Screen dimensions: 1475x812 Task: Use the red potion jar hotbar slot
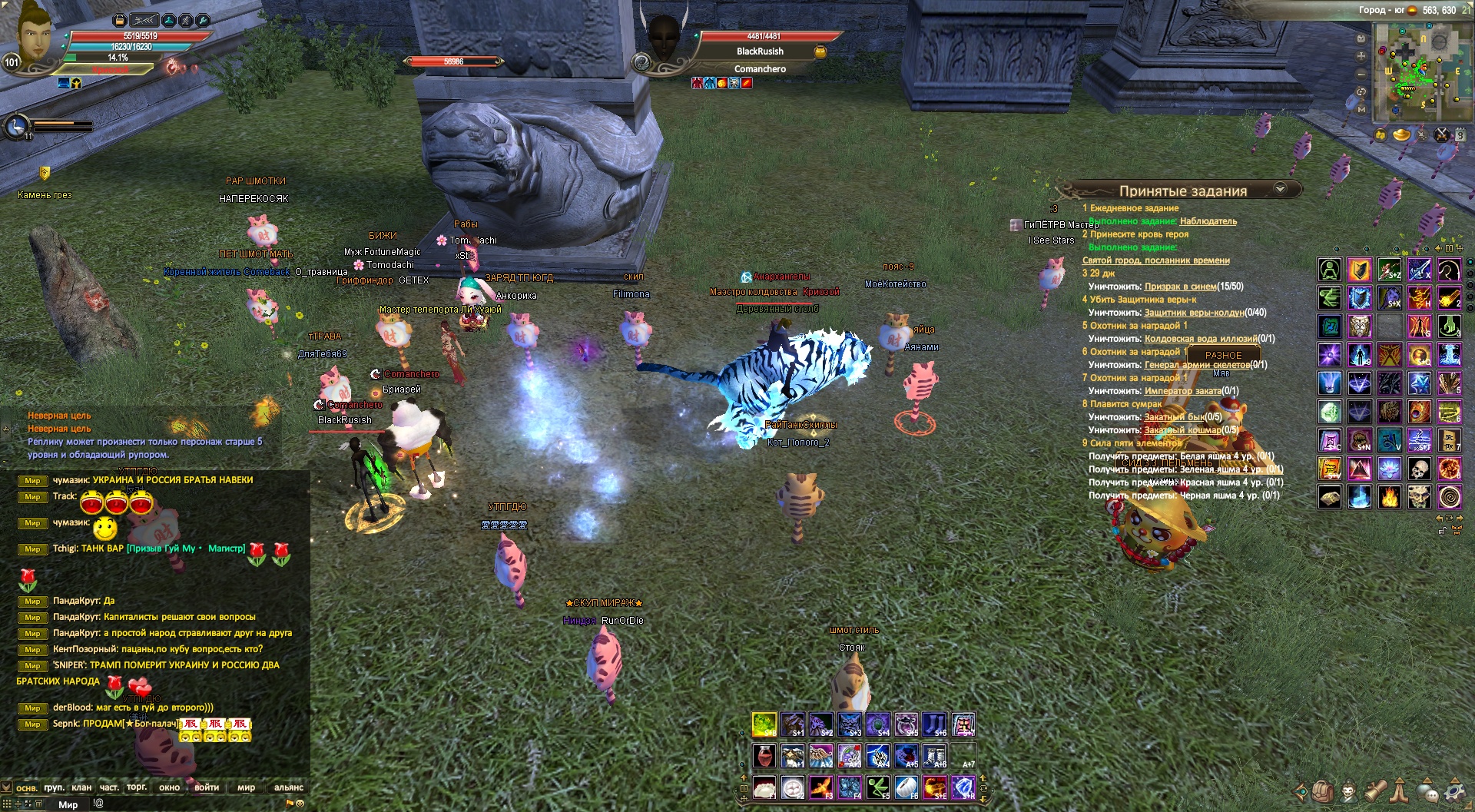[x=764, y=756]
